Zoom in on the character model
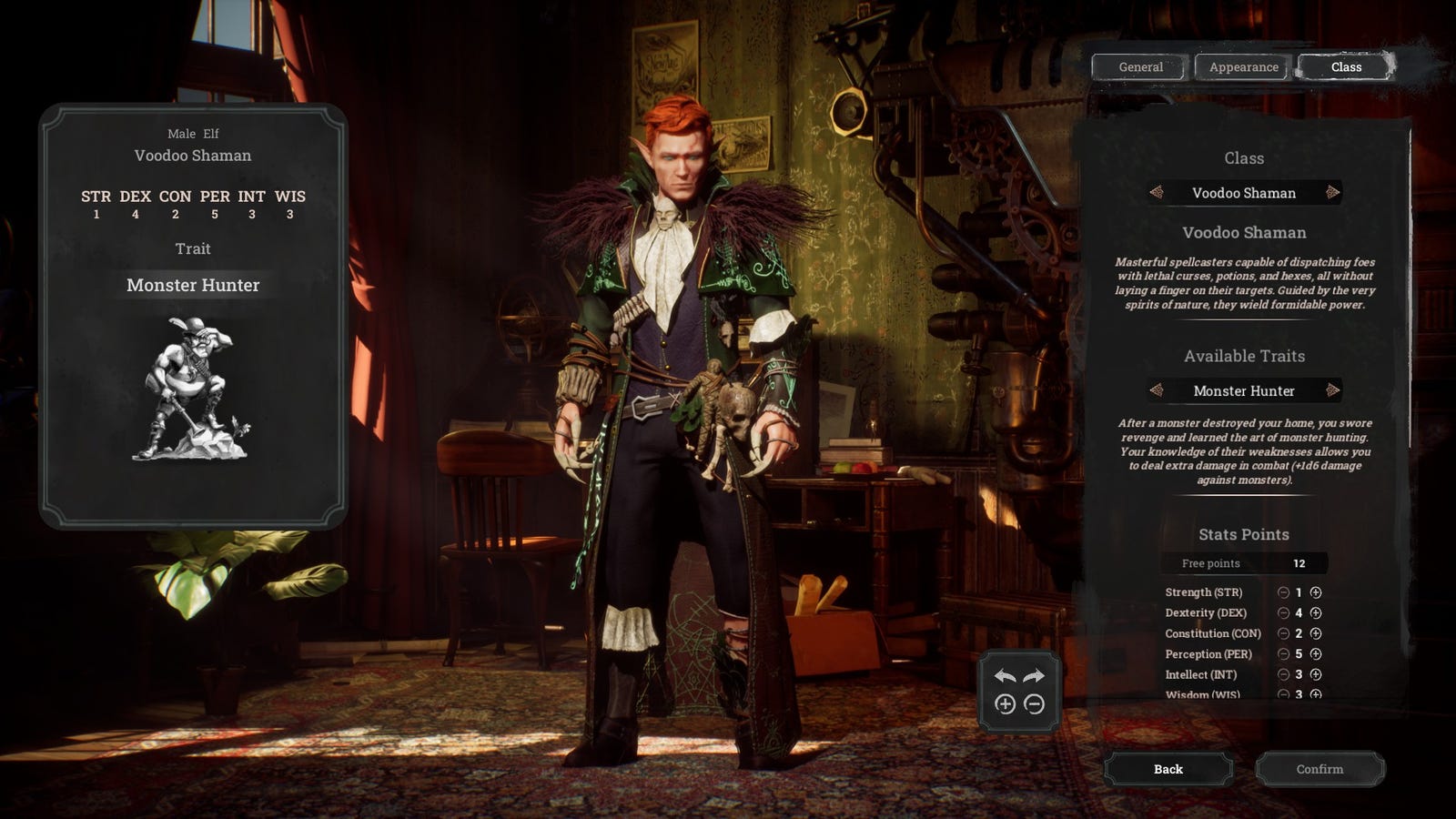Image resolution: width=1456 pixels, height=819 pixels. click(x=1005, y=704)
